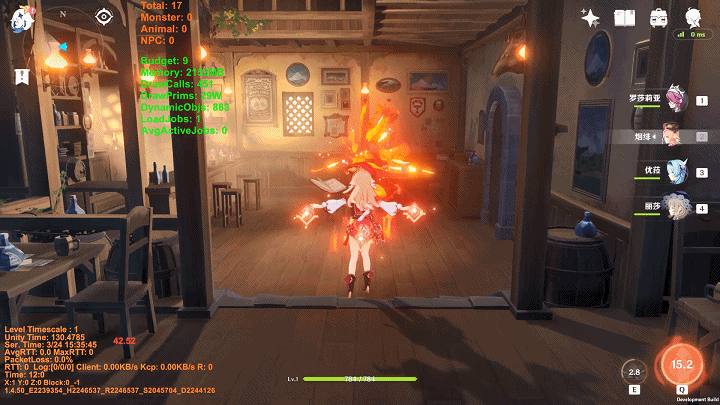Screen dimensions: 720x405
Task: Open the minimap
Action: tap(64, 45)
